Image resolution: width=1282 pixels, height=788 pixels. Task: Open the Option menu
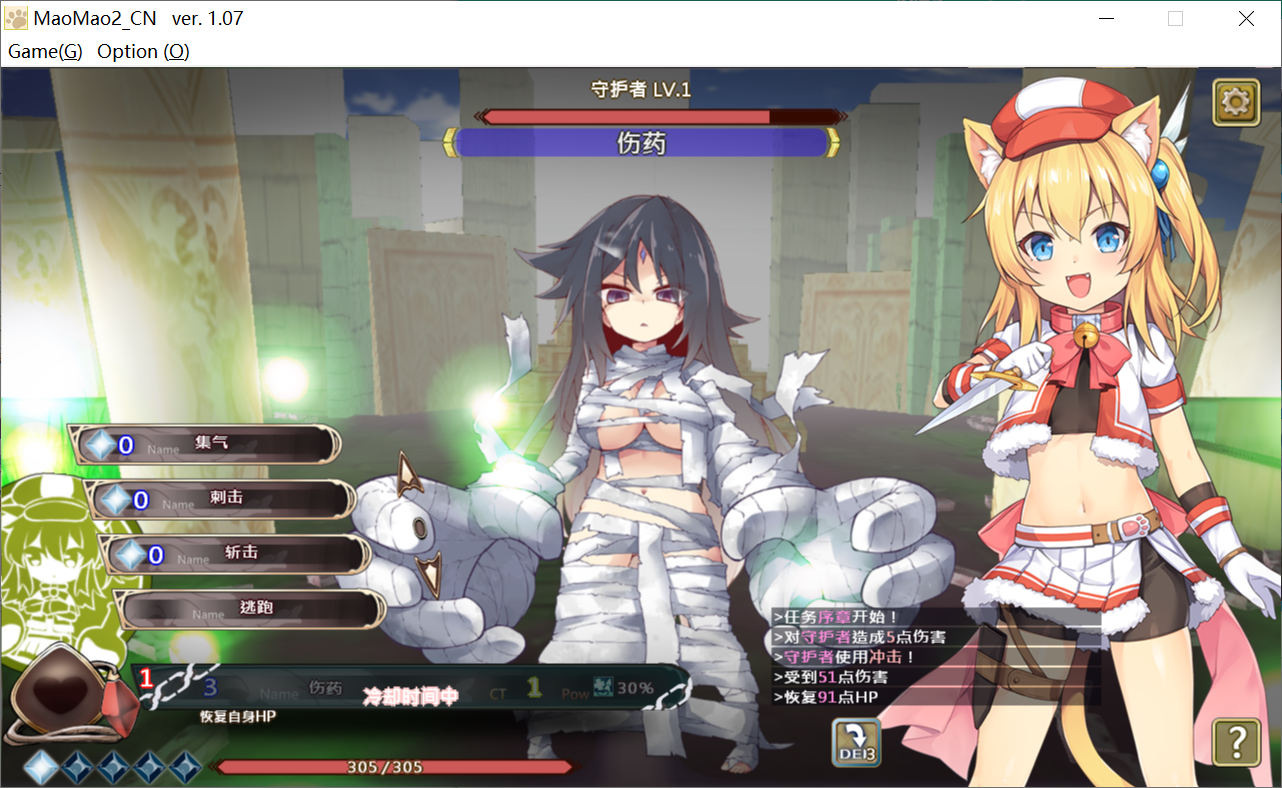click(x=143, y=52)
